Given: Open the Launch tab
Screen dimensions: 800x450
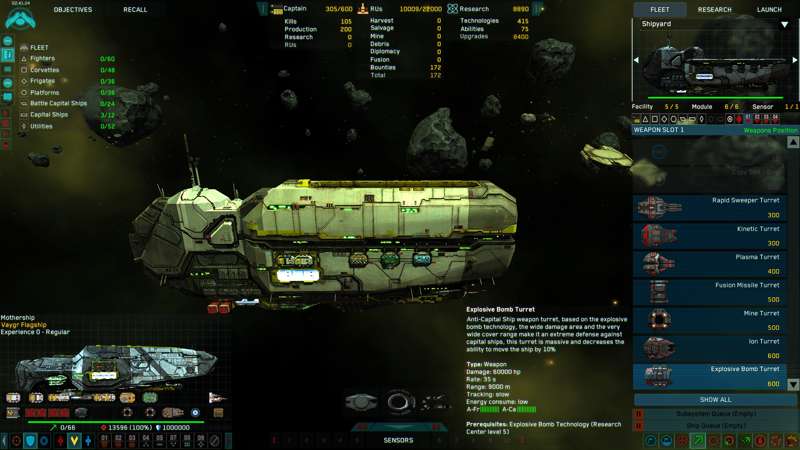Looking at the screenshot, I should [x=769, y=9].
